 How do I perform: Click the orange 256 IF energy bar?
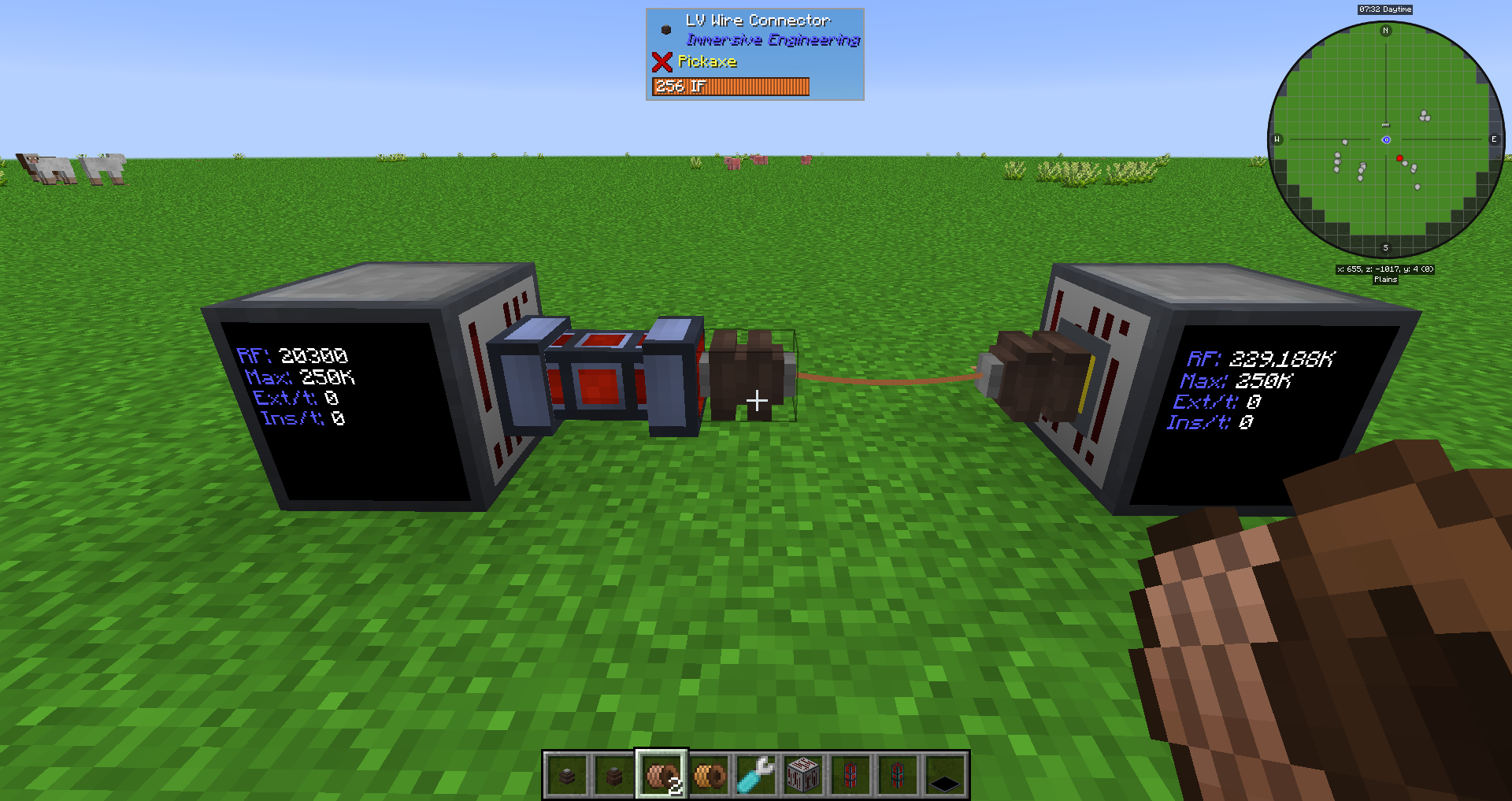point(732,87)
